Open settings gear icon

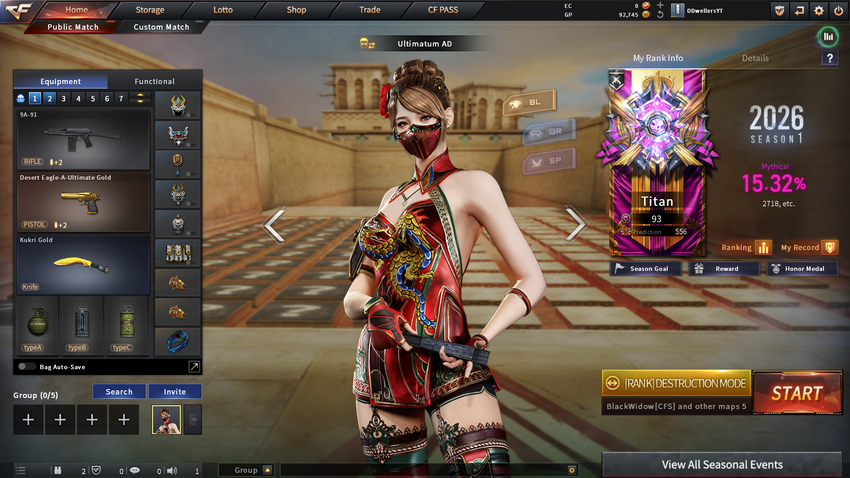click(x=819, y=10)
